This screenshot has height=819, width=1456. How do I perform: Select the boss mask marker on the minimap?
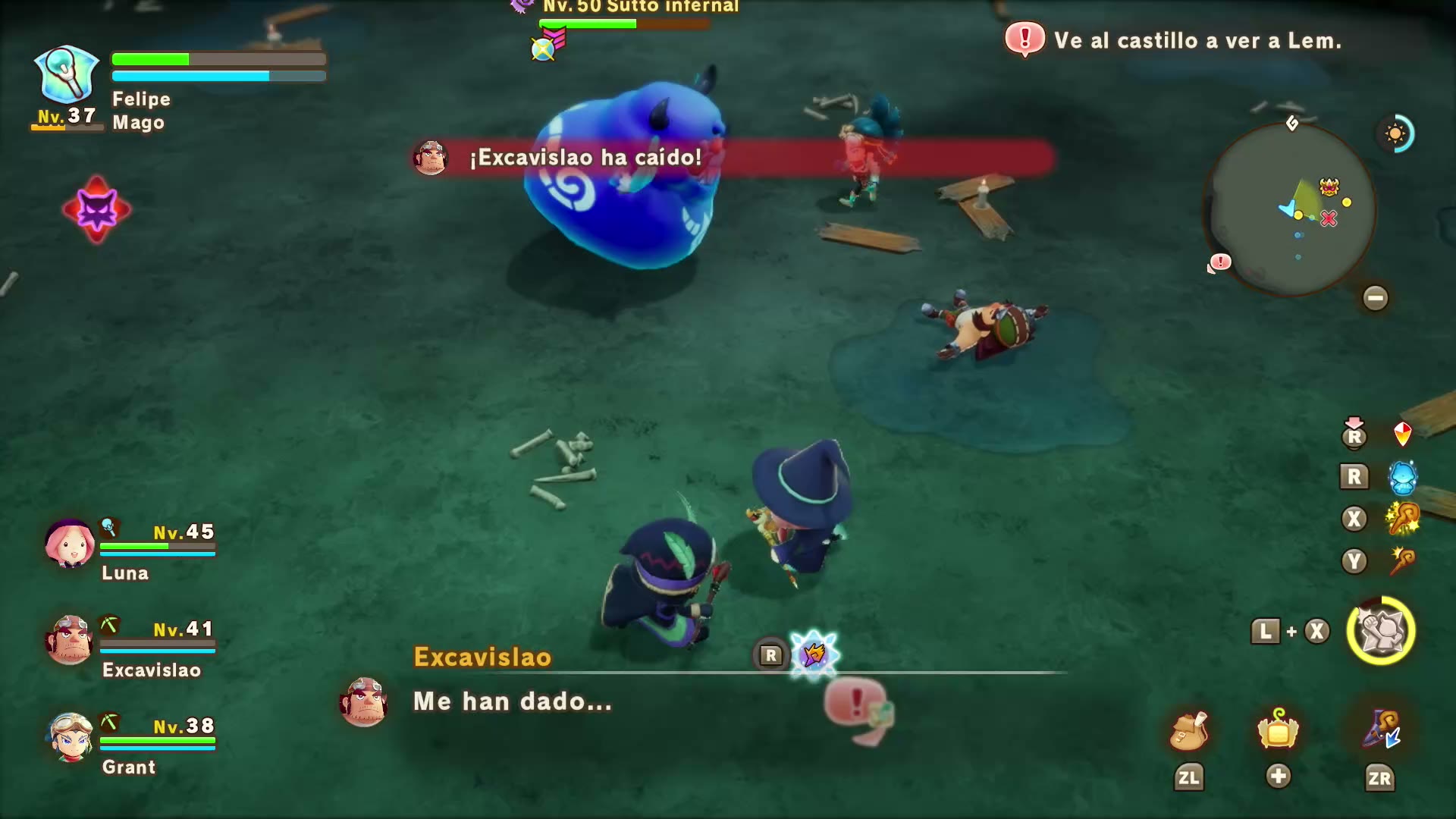coord(1329,187)
